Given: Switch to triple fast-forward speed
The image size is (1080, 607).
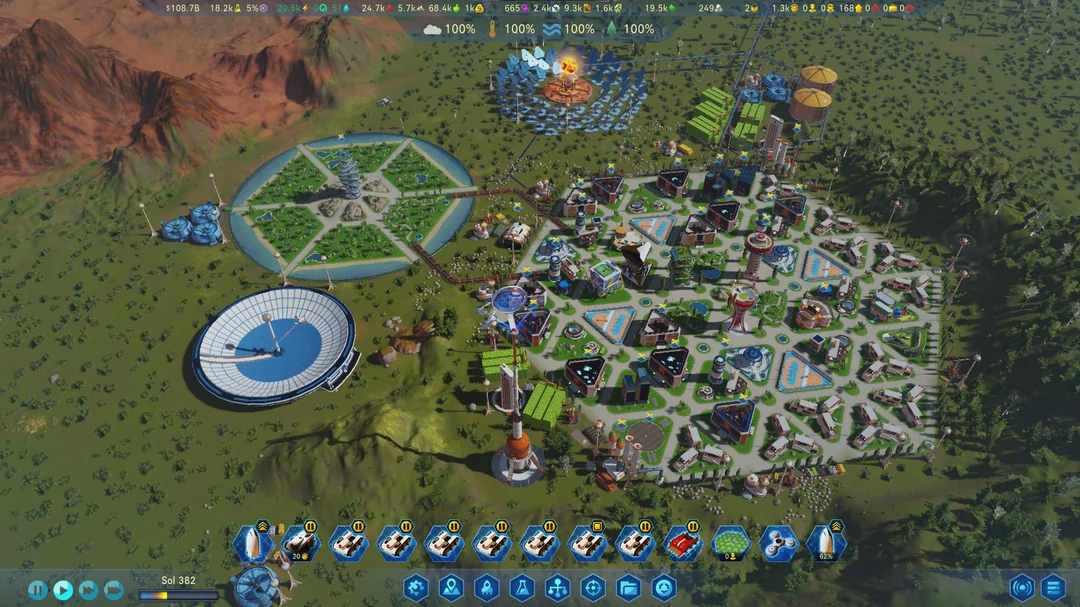Looking at the screenshot, I should (x=114, y=590).
